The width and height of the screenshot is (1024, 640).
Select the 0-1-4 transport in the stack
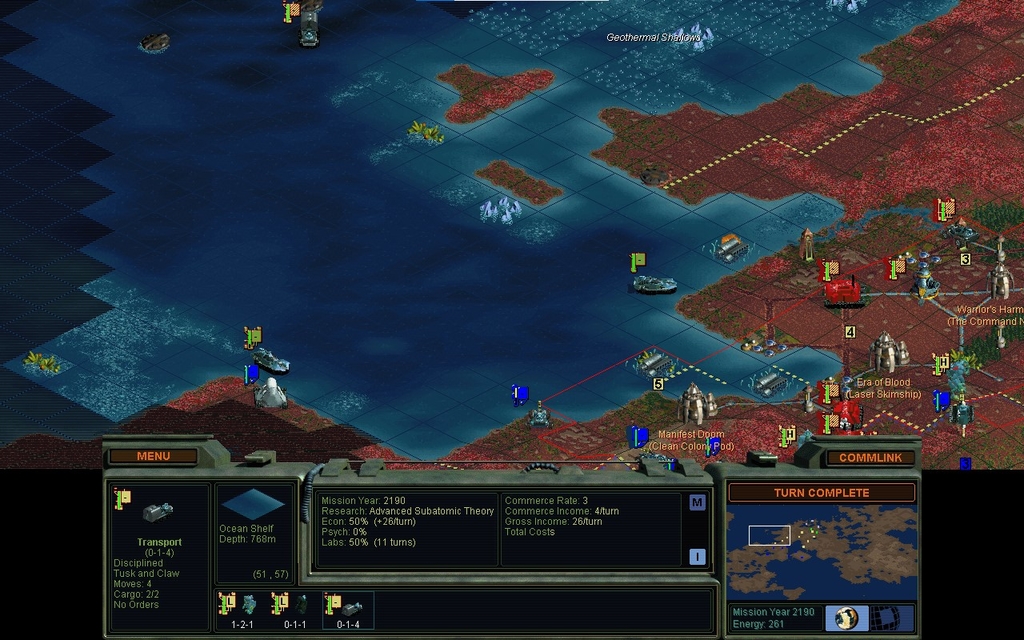pos(348,606)
